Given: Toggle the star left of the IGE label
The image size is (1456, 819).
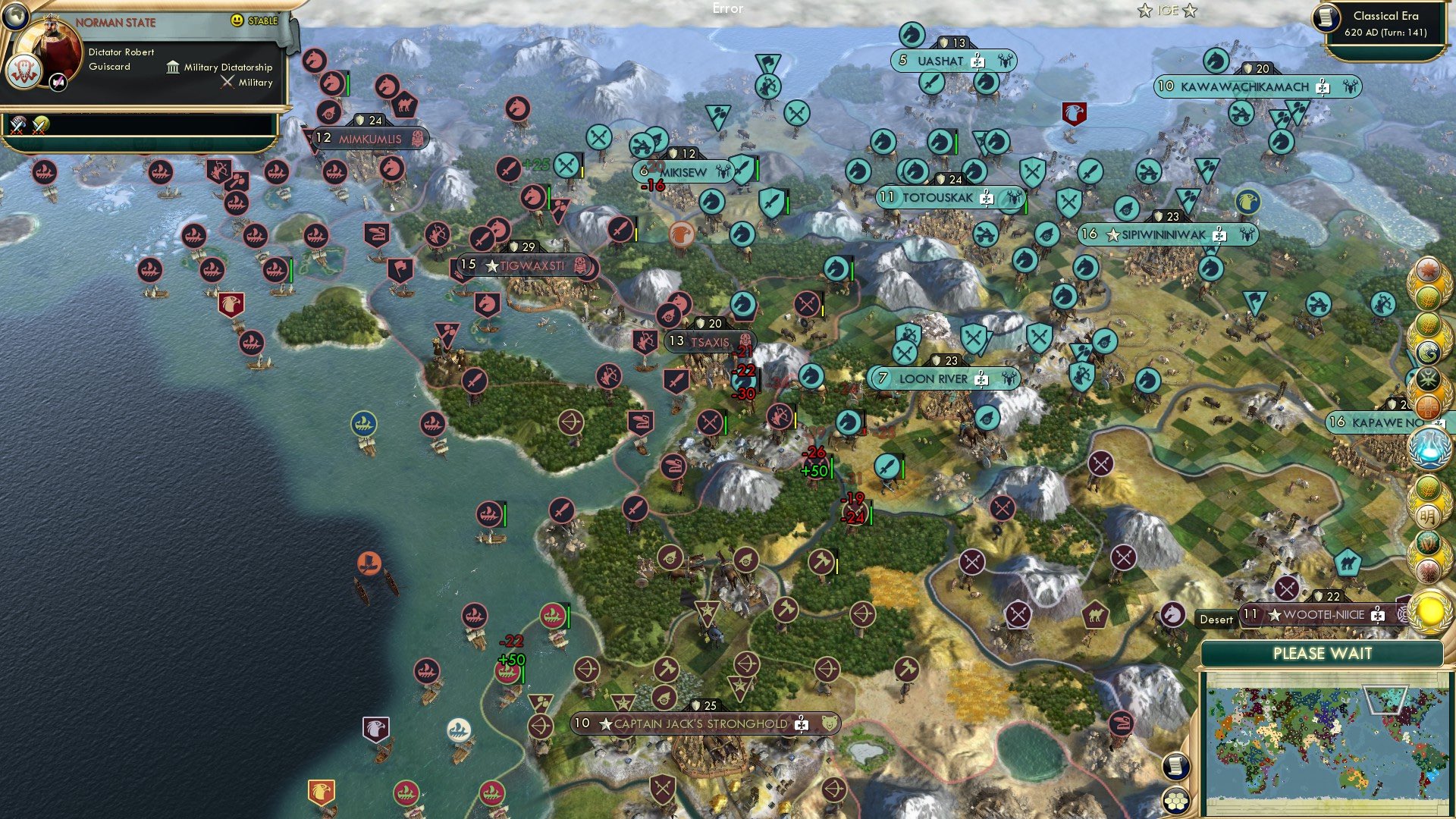Looking at the screenshot, I should point(1145,11).
